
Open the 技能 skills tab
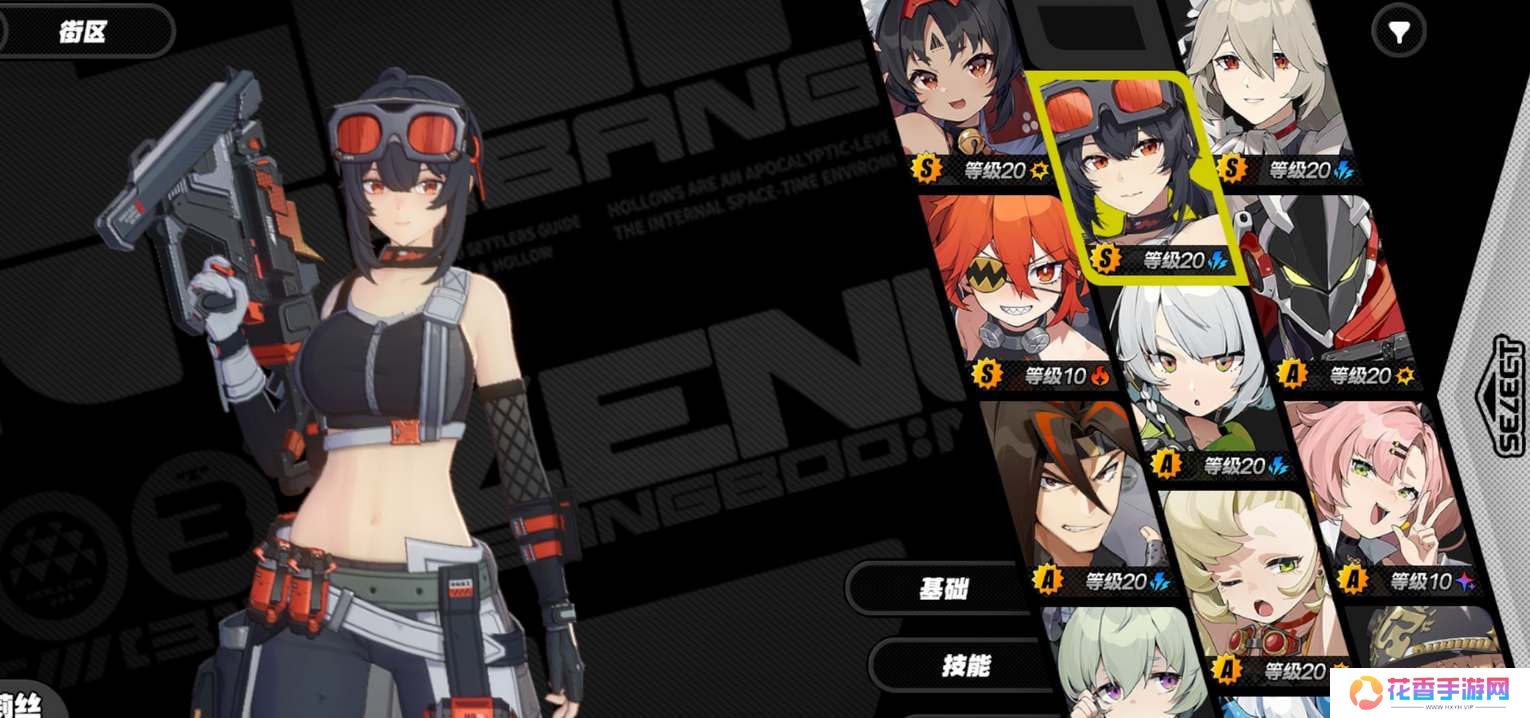coord(964,665)
